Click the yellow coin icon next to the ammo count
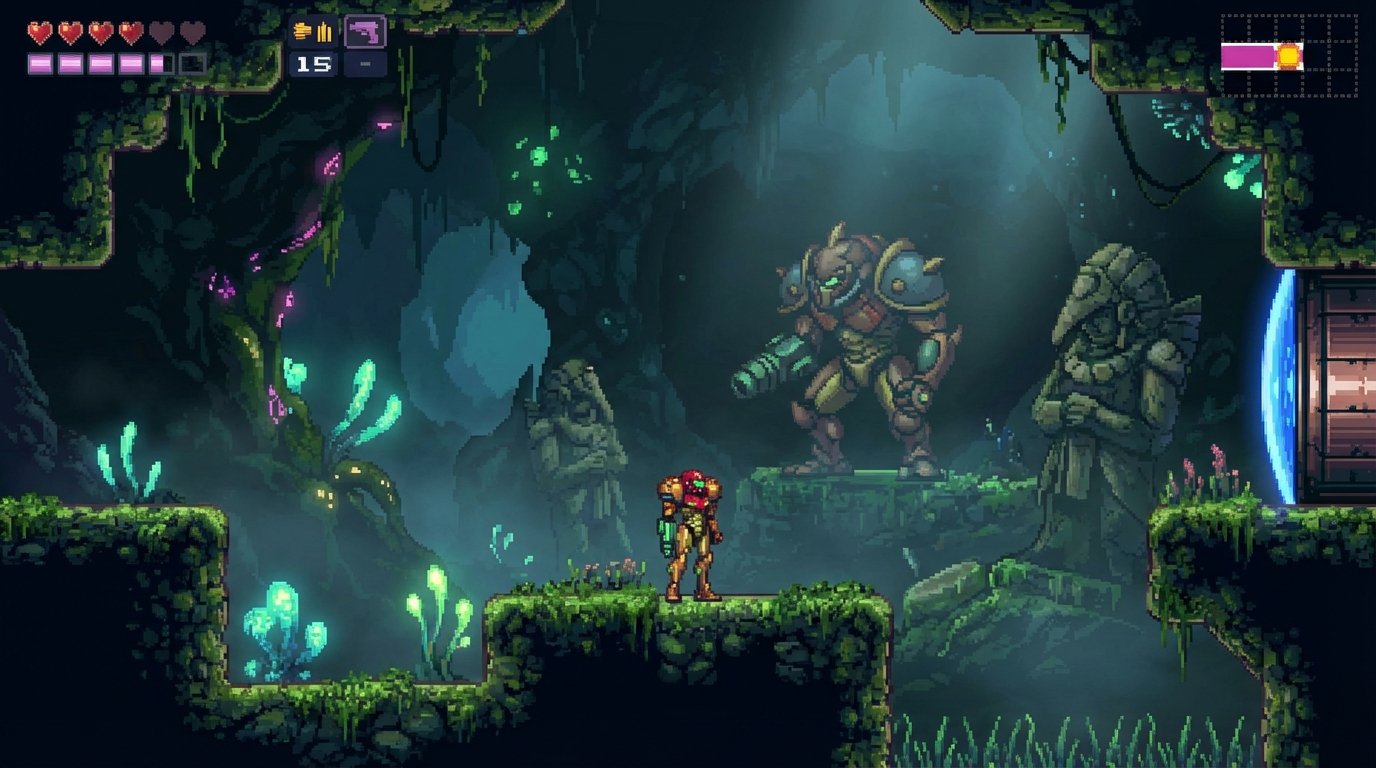This screenshot has width=1376, height=768. tap(303, 31)
